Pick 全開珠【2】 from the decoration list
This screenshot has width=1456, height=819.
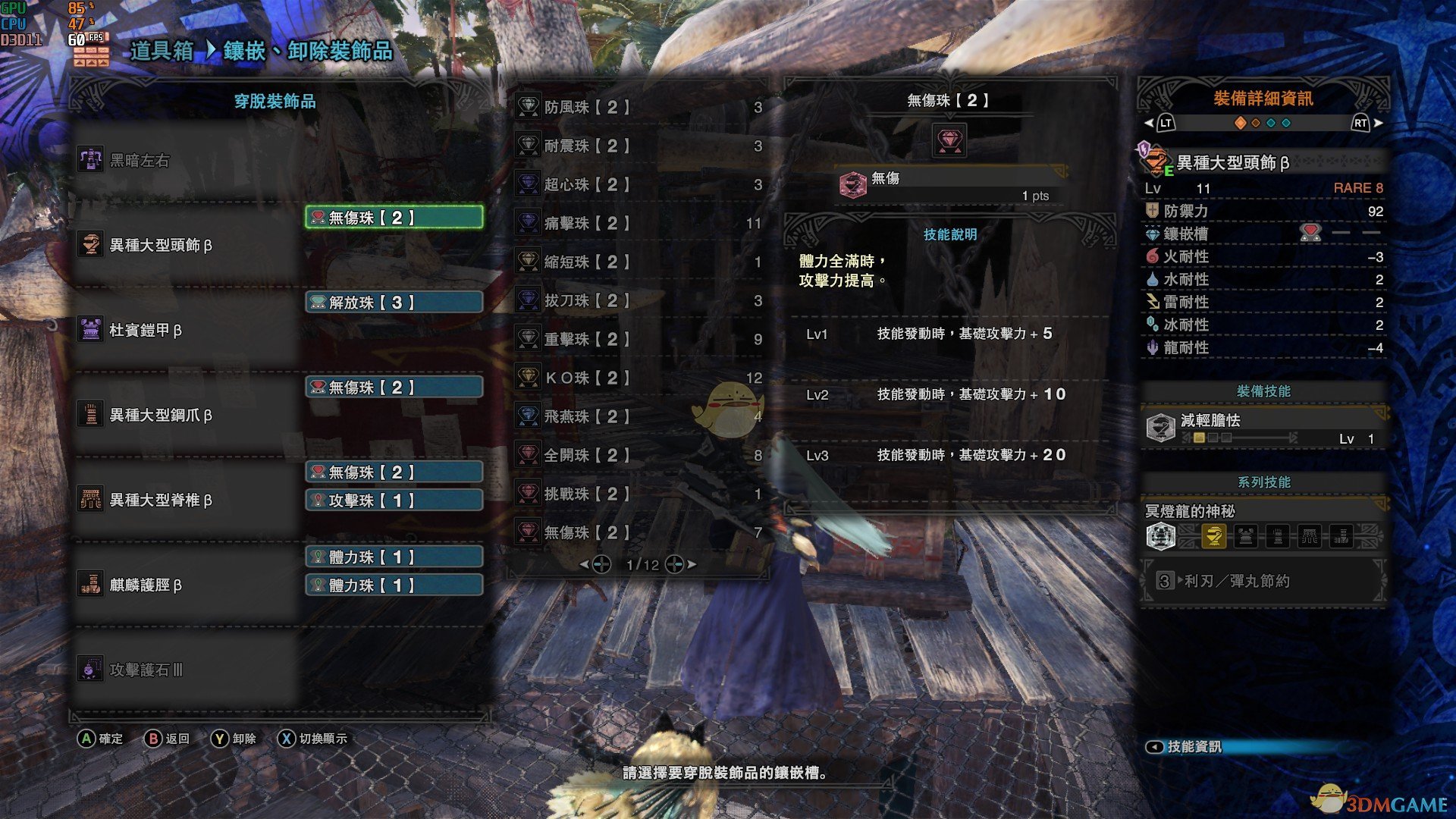click(637, 455)
